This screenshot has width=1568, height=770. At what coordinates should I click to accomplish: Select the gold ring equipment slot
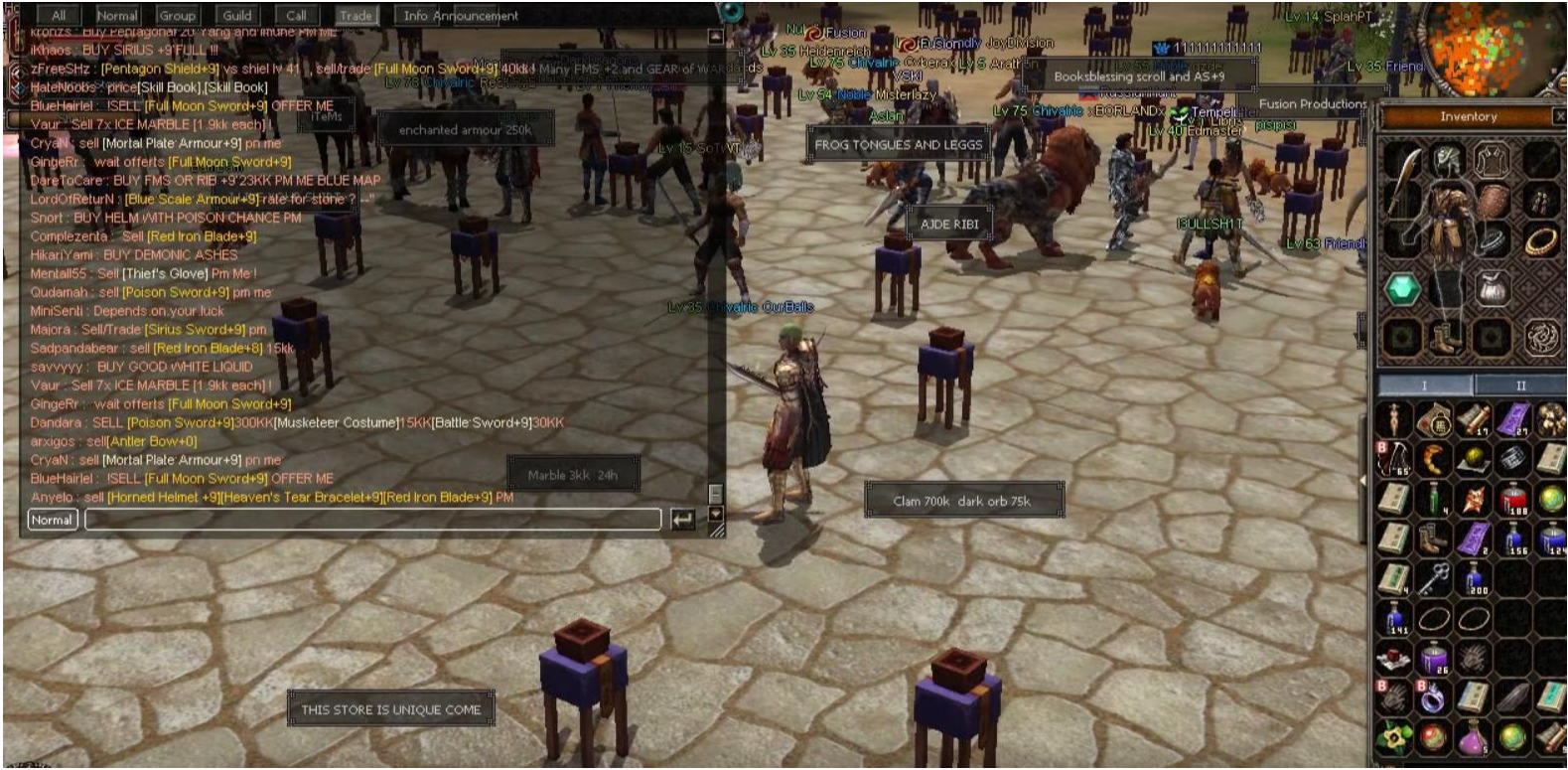1541,239
